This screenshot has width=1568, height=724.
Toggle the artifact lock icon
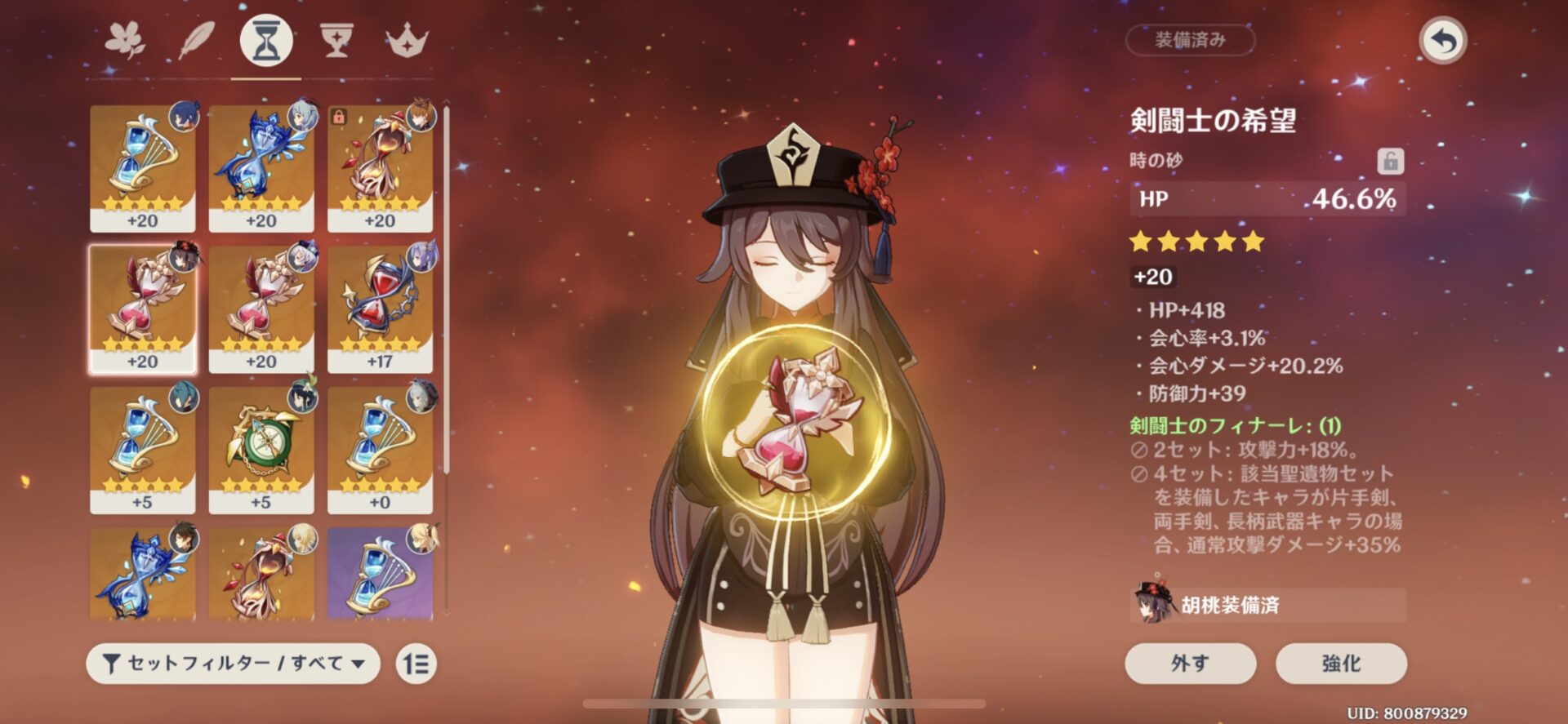click(1390, 161)
